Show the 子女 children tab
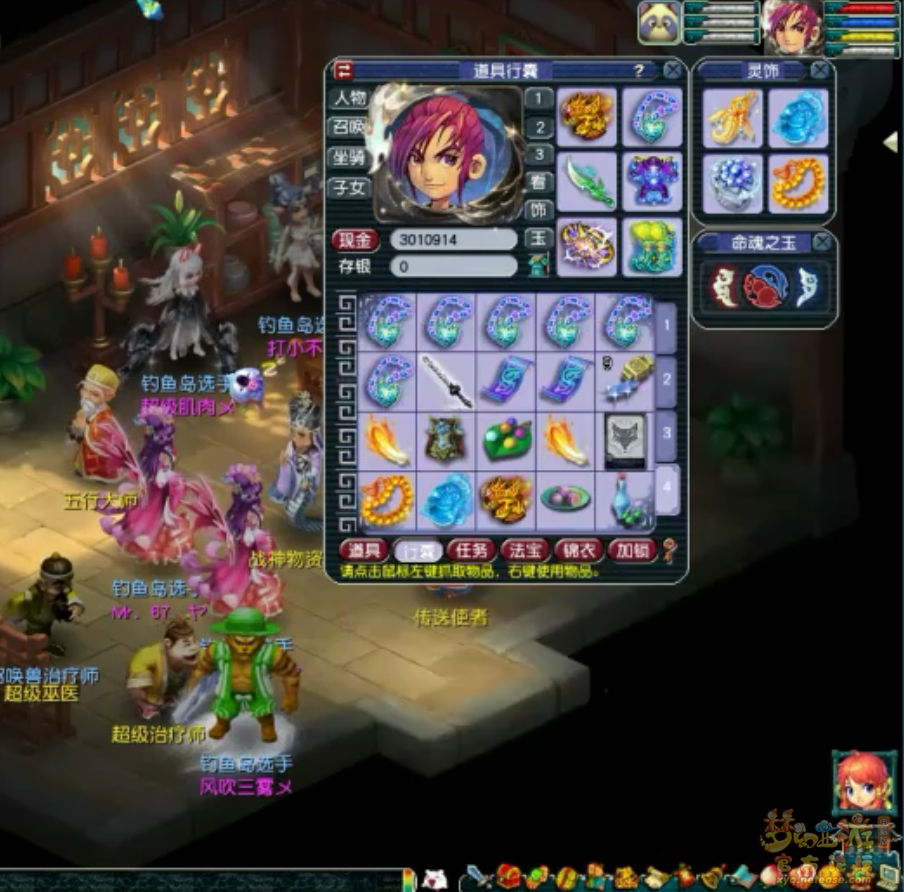Image resolution: width=904 pixels, height=892 pixels. click(x=350, y=187)
